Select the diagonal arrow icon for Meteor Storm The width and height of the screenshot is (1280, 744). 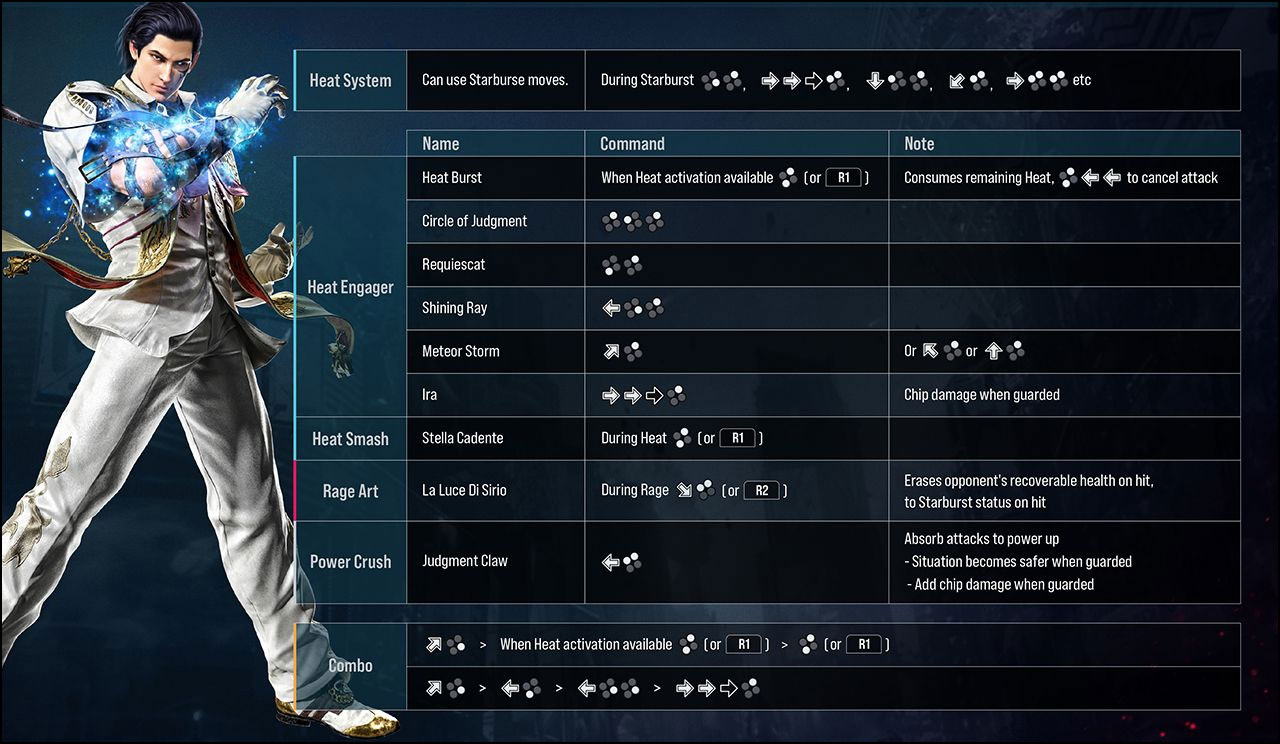pyautogui.click(x=611, y=351)
